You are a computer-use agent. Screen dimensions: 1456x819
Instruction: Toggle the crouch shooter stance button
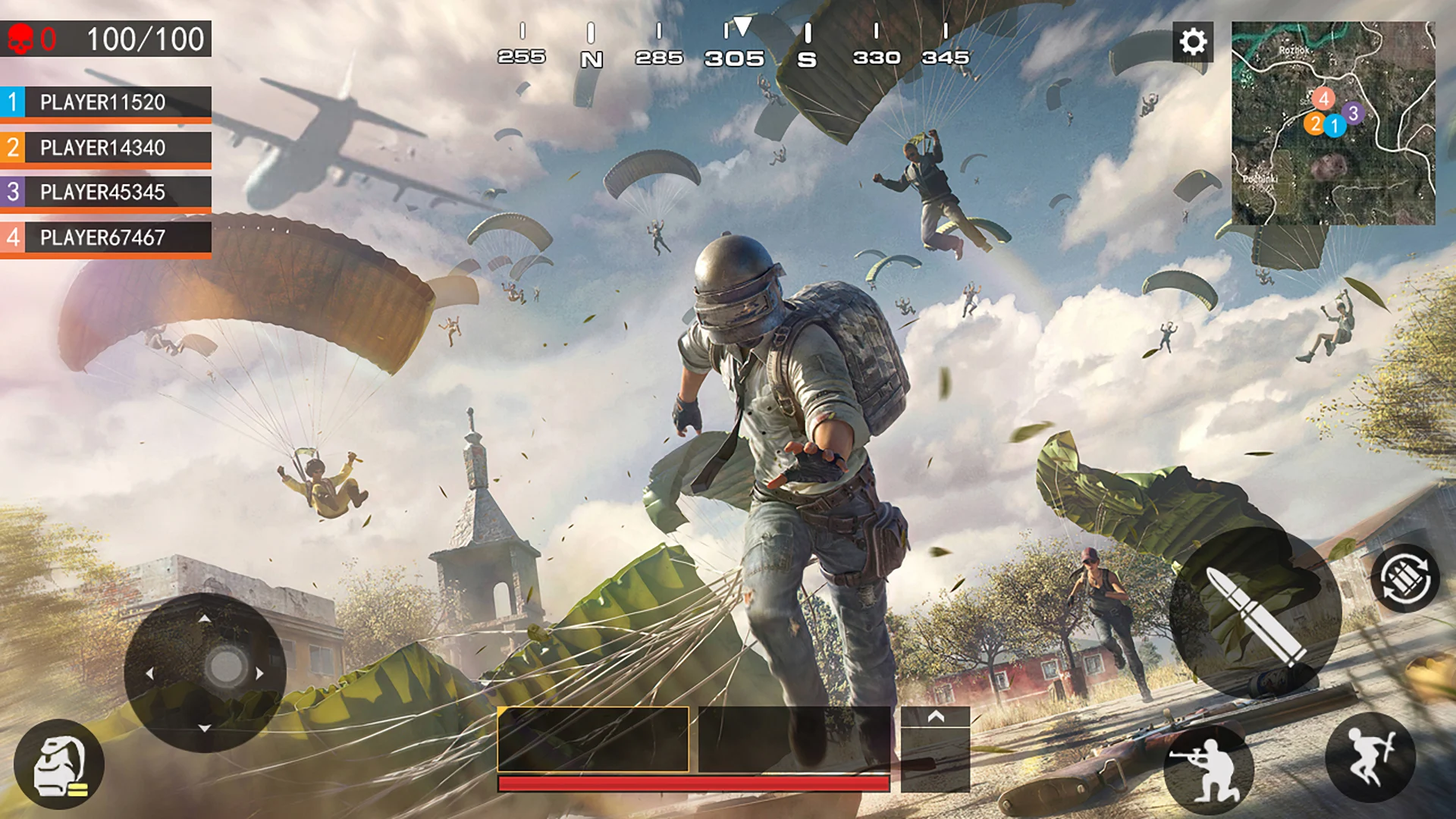coord(1208,767)
